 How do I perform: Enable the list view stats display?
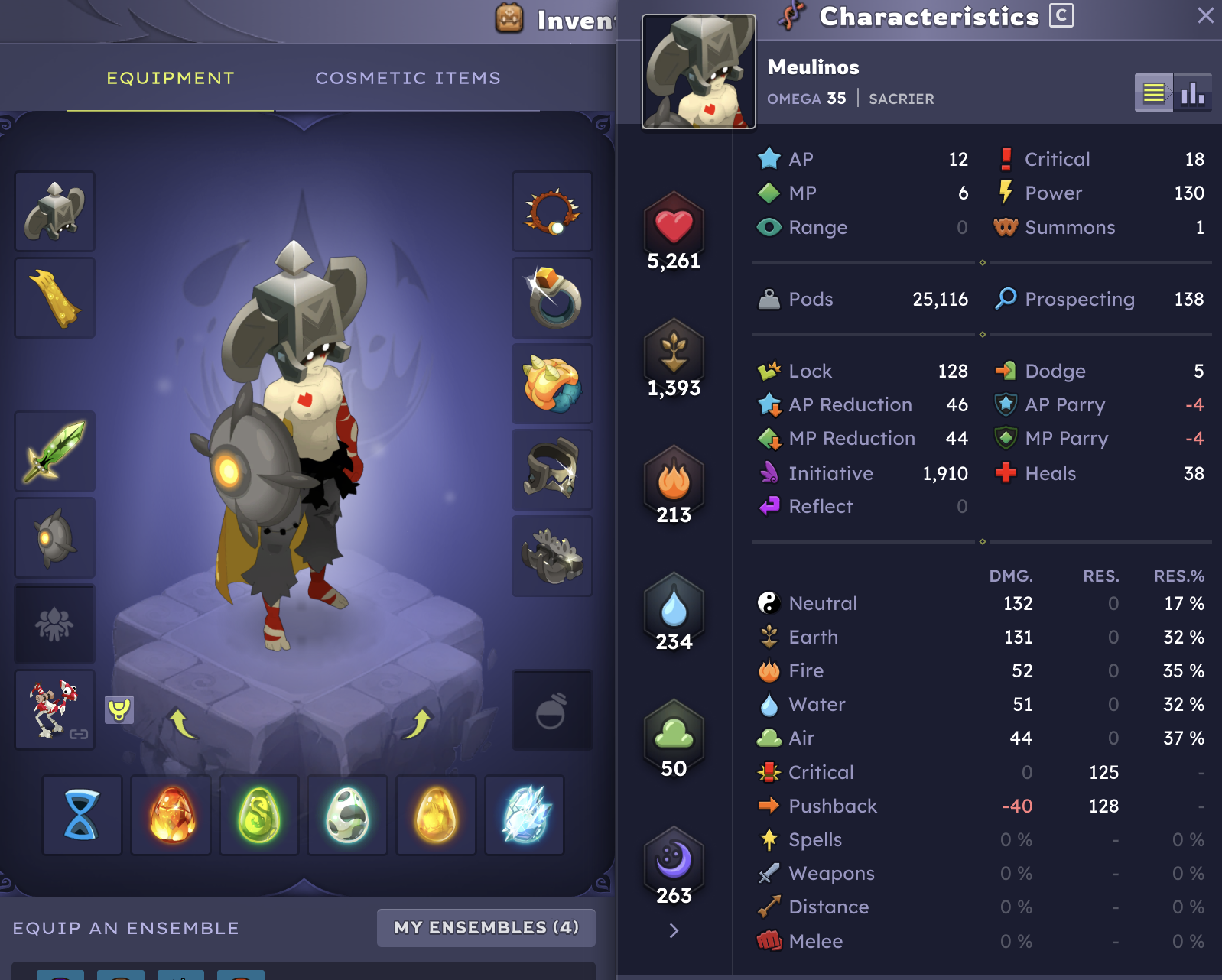tap(1155, 93)
